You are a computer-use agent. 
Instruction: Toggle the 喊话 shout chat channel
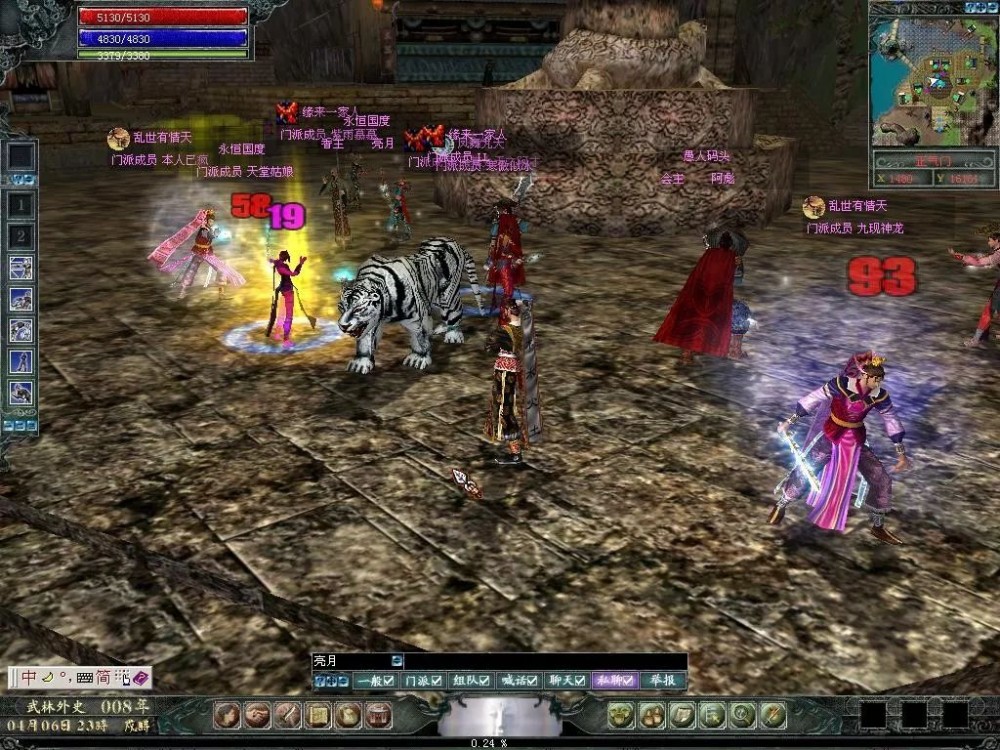point(519,681)
